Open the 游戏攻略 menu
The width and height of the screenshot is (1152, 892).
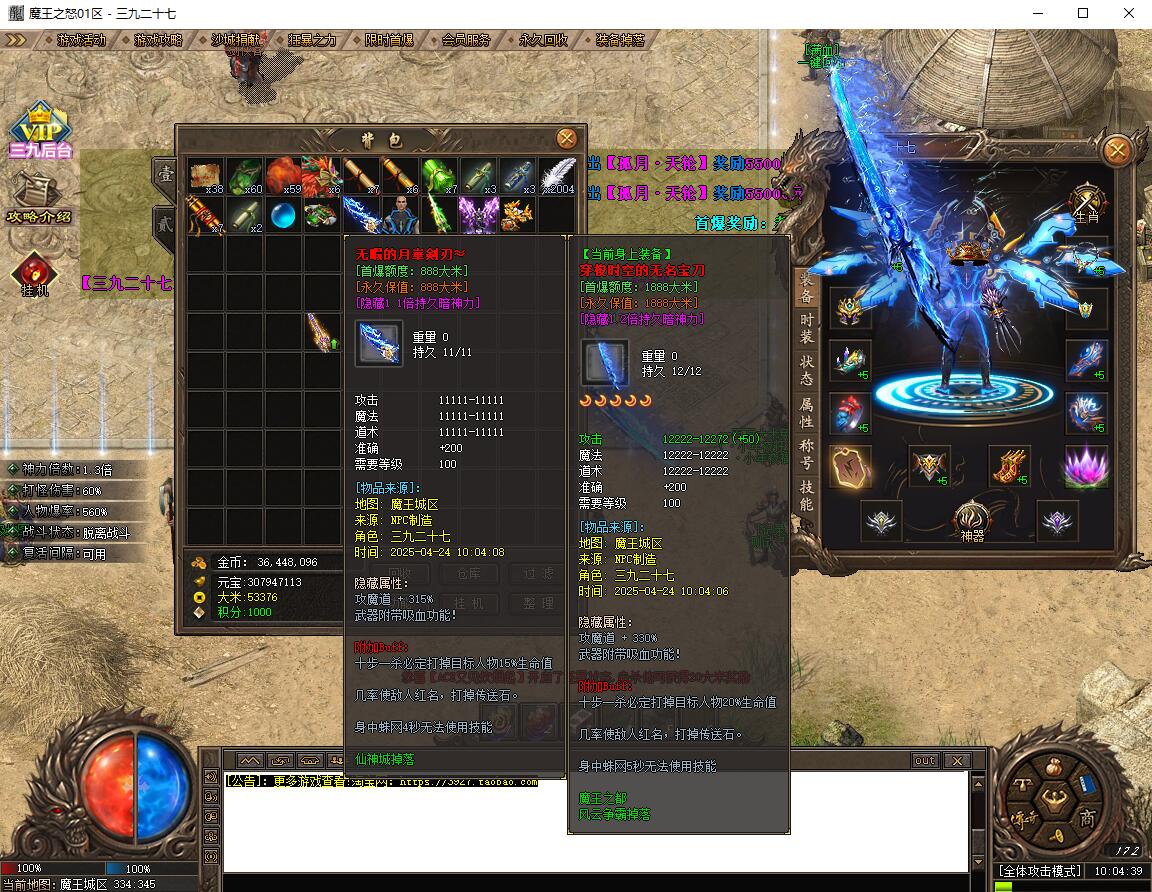[x=158, y=40]
